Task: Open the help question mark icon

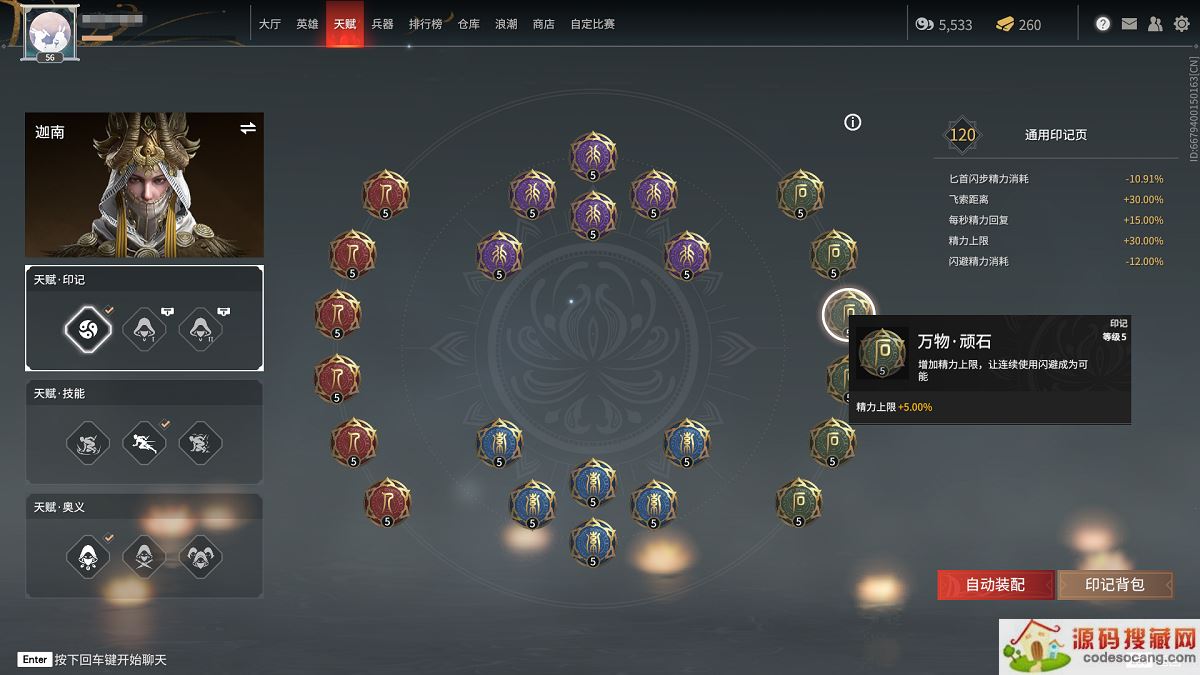Action: 1103,24
